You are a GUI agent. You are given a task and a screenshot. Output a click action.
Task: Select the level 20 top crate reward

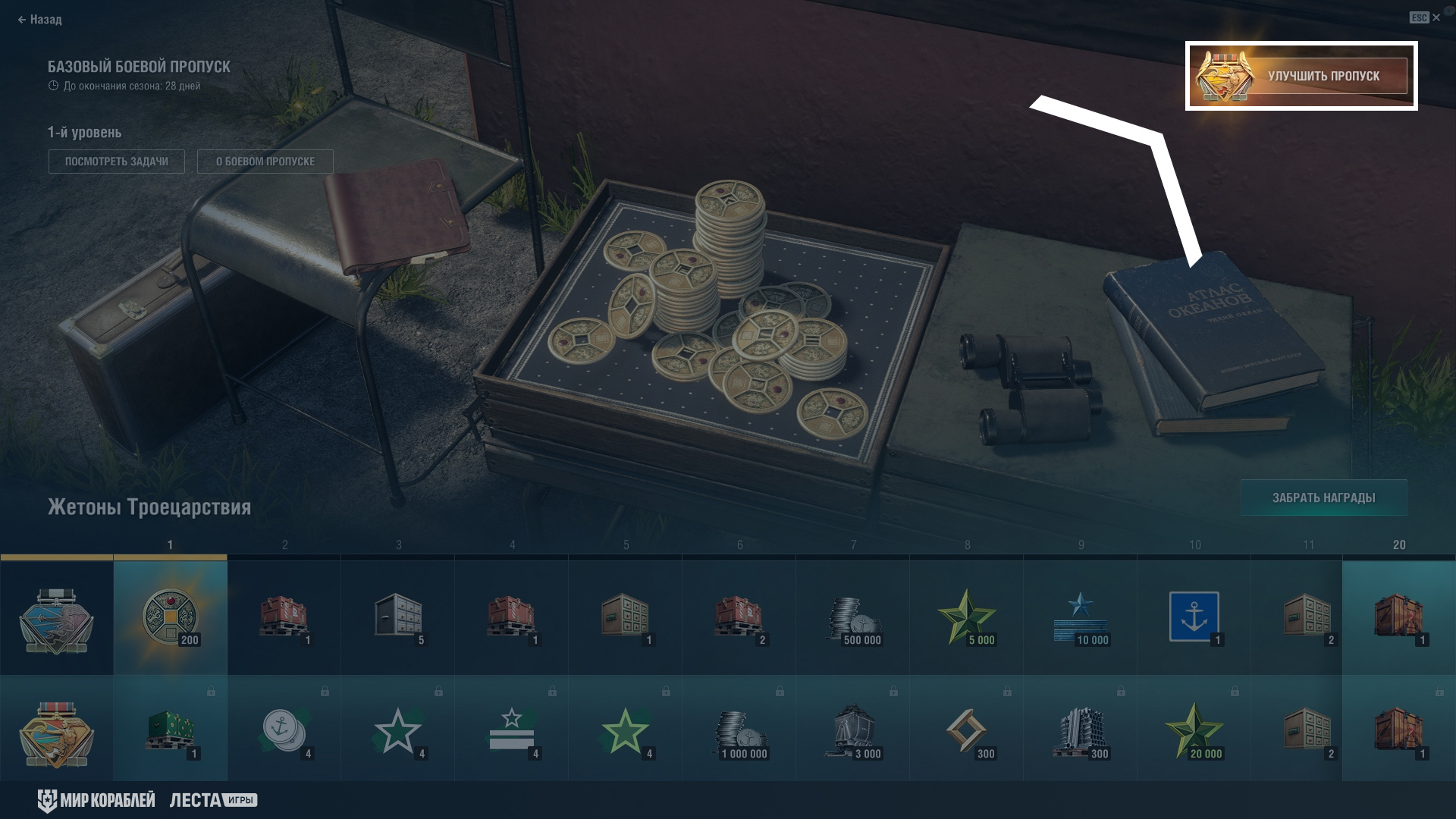(1399, 617)
